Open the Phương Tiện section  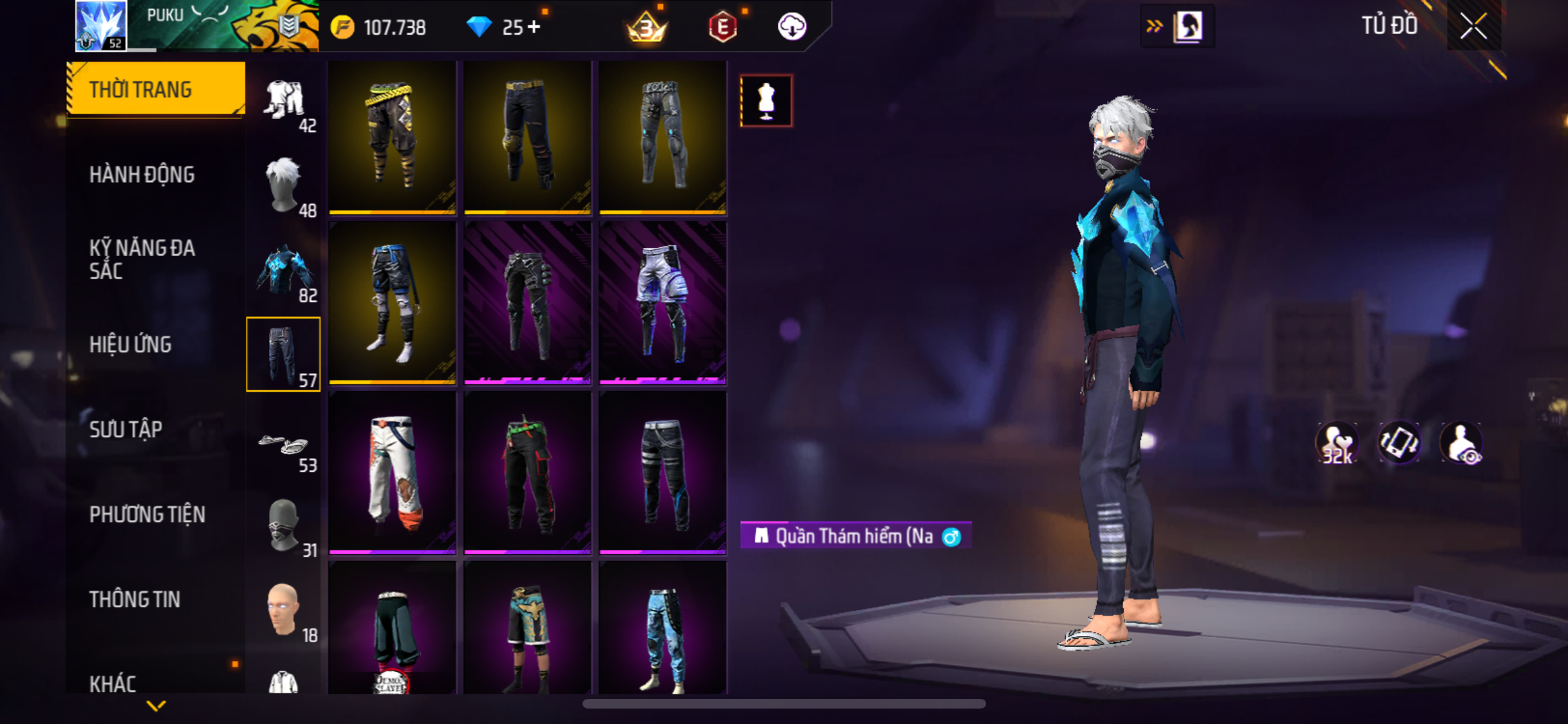[x=147, y=514]
